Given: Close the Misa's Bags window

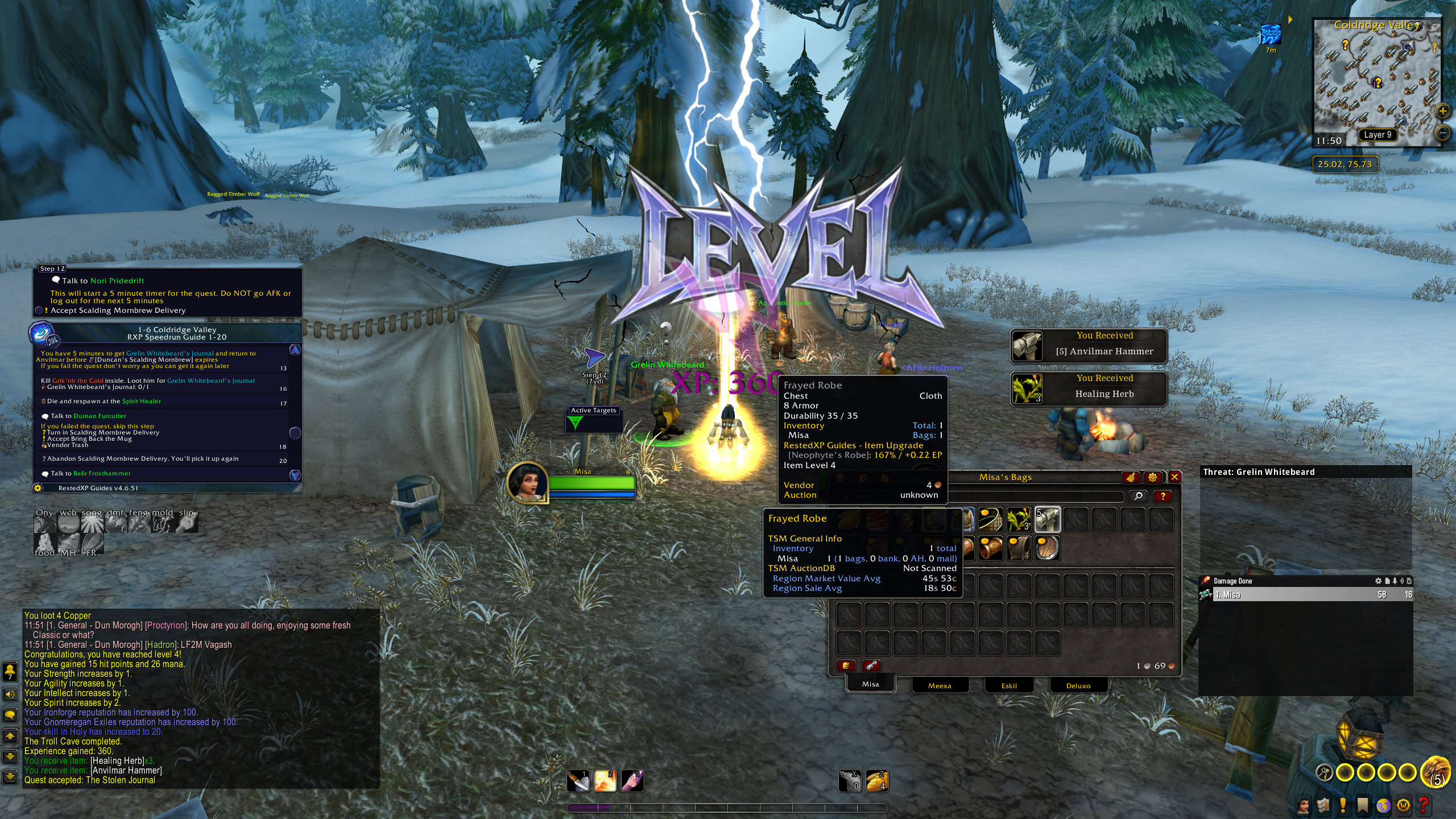Looking at the screenshot, I should (x=1174, y=477).
